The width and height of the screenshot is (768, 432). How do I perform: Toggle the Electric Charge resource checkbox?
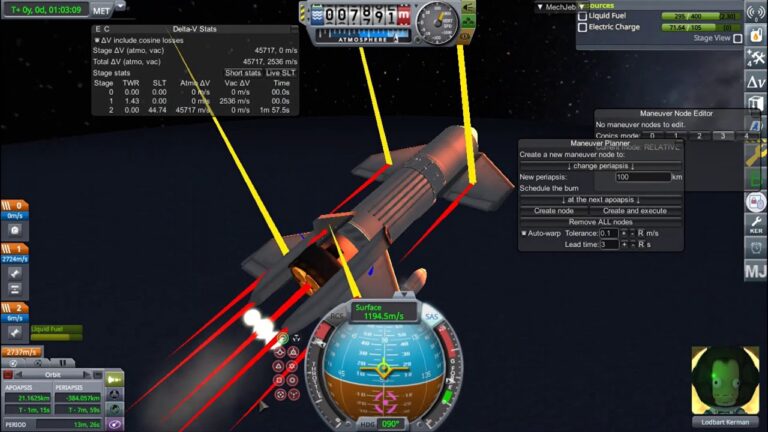[x=583, y=27]
